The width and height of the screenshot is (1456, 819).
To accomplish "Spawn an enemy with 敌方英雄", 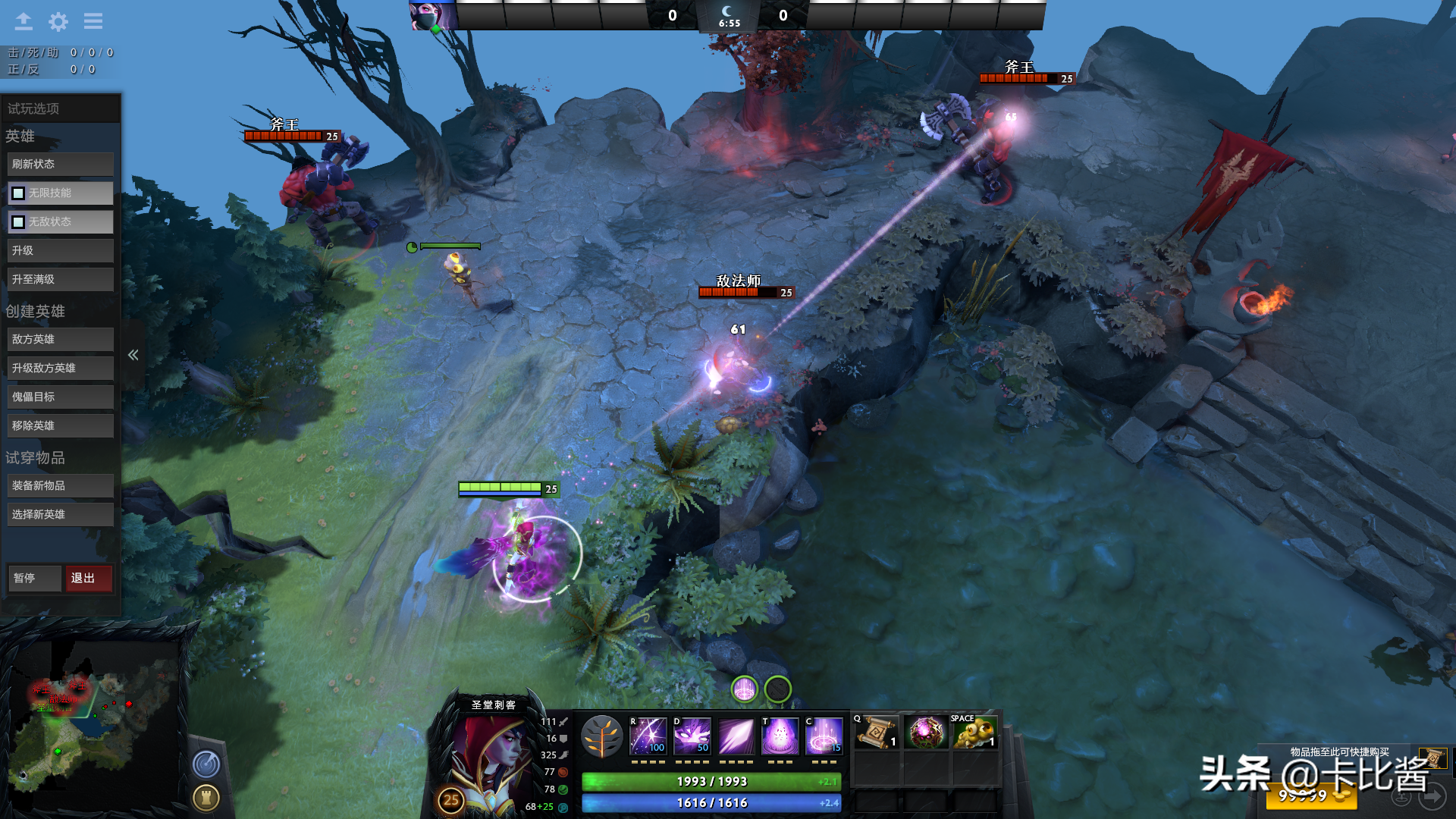I will coord(61,339).
